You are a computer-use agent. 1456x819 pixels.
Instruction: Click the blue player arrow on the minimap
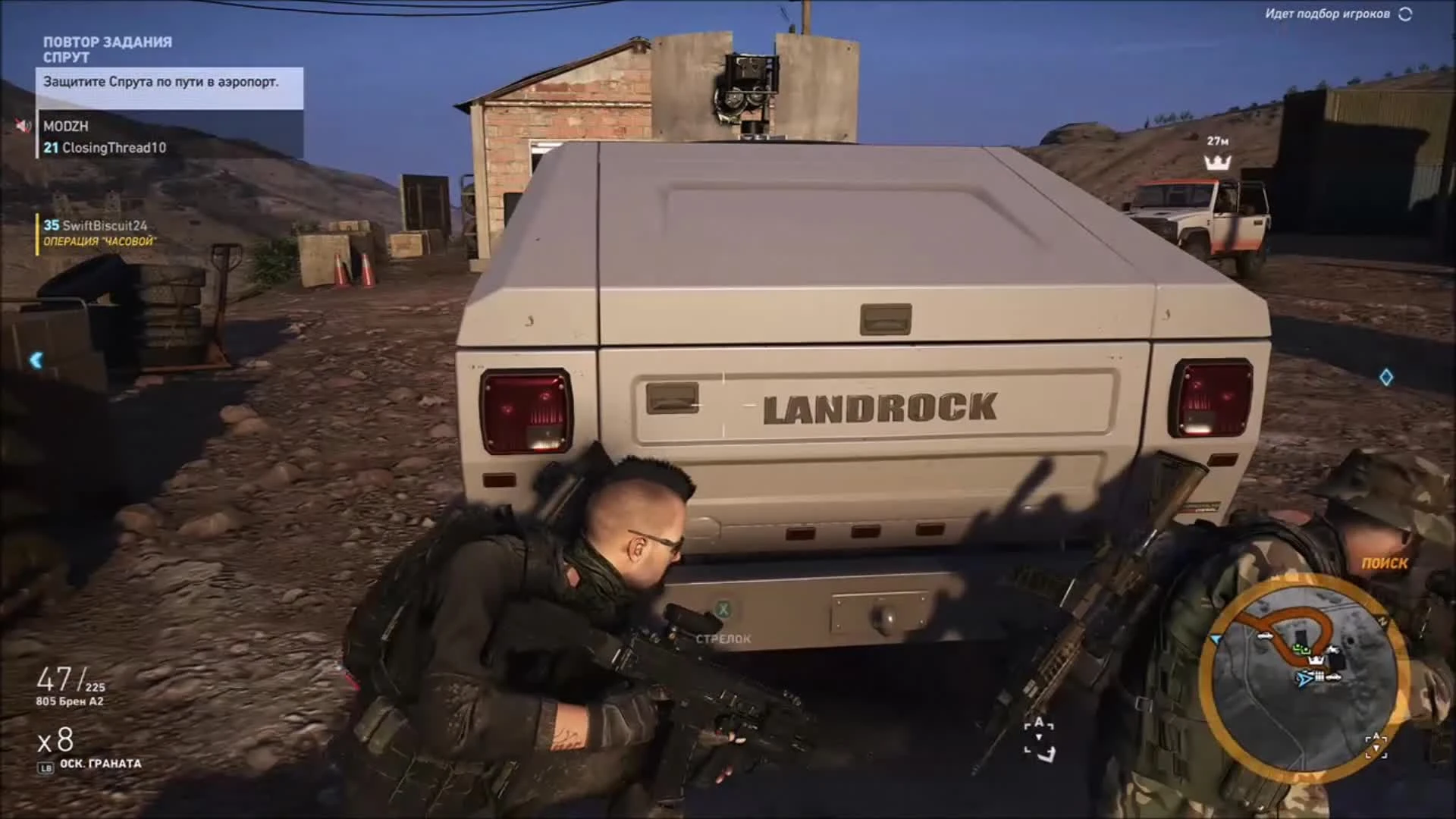1304,679
